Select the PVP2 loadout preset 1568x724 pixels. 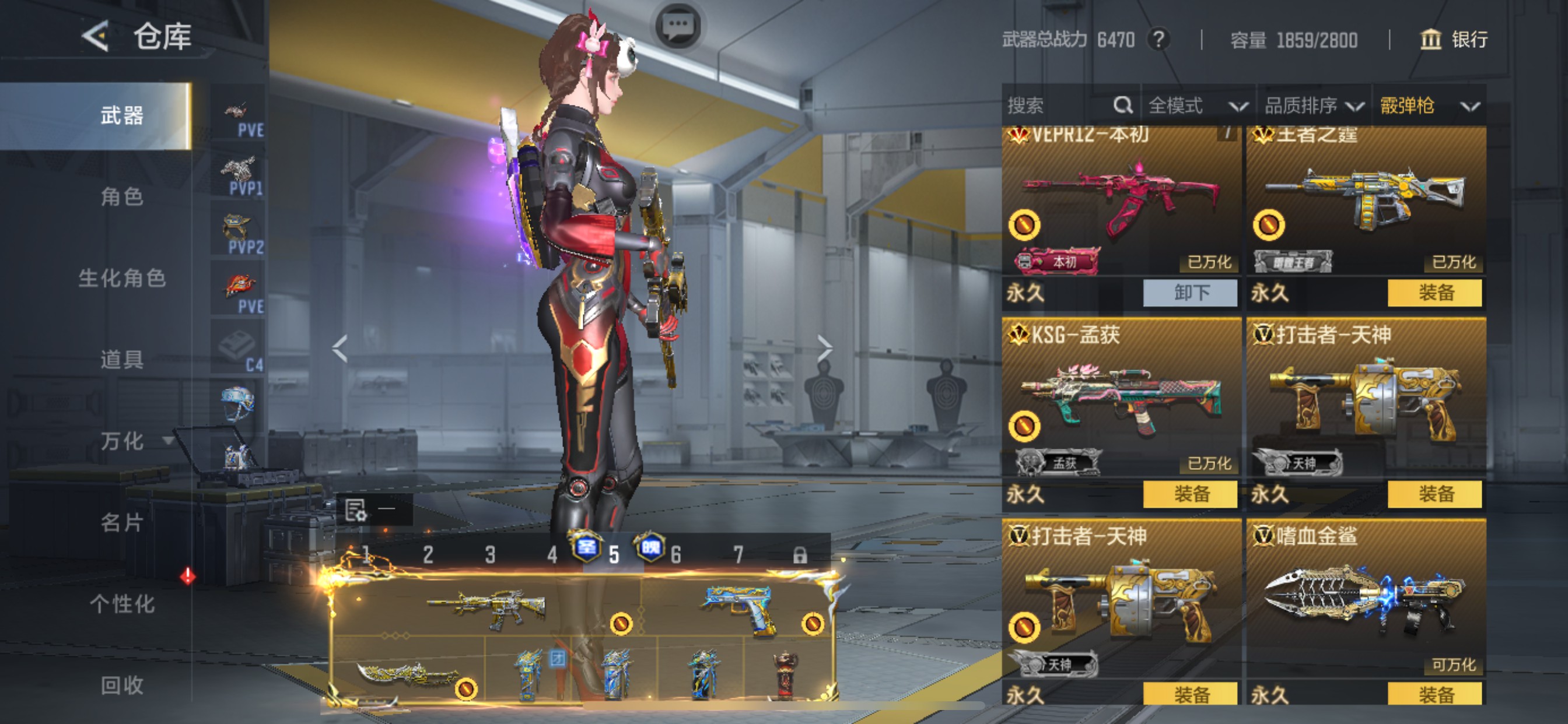pos(238,234)
